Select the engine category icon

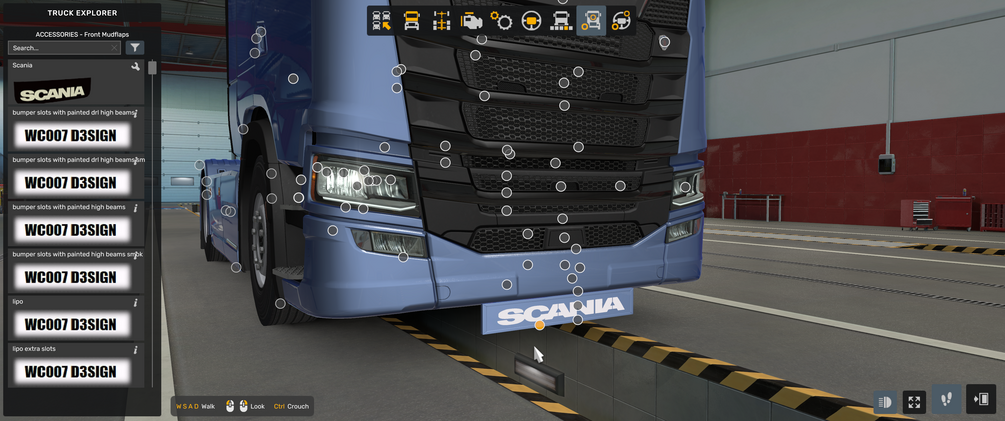[472, 21]
